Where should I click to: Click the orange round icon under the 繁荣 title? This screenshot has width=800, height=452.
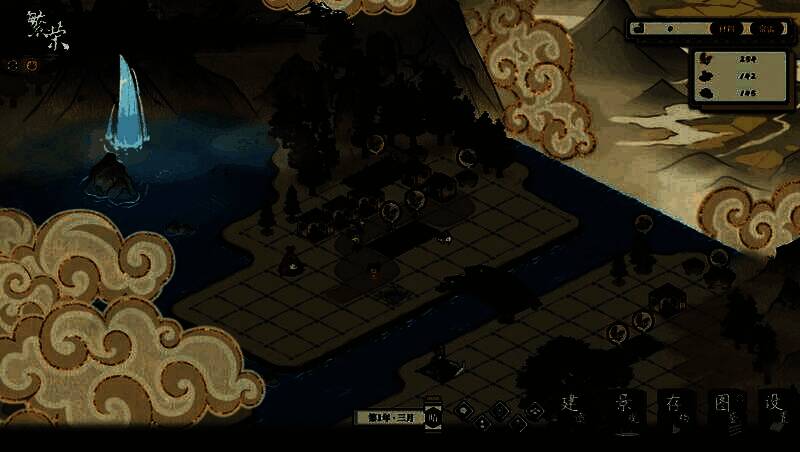[32, 66]
